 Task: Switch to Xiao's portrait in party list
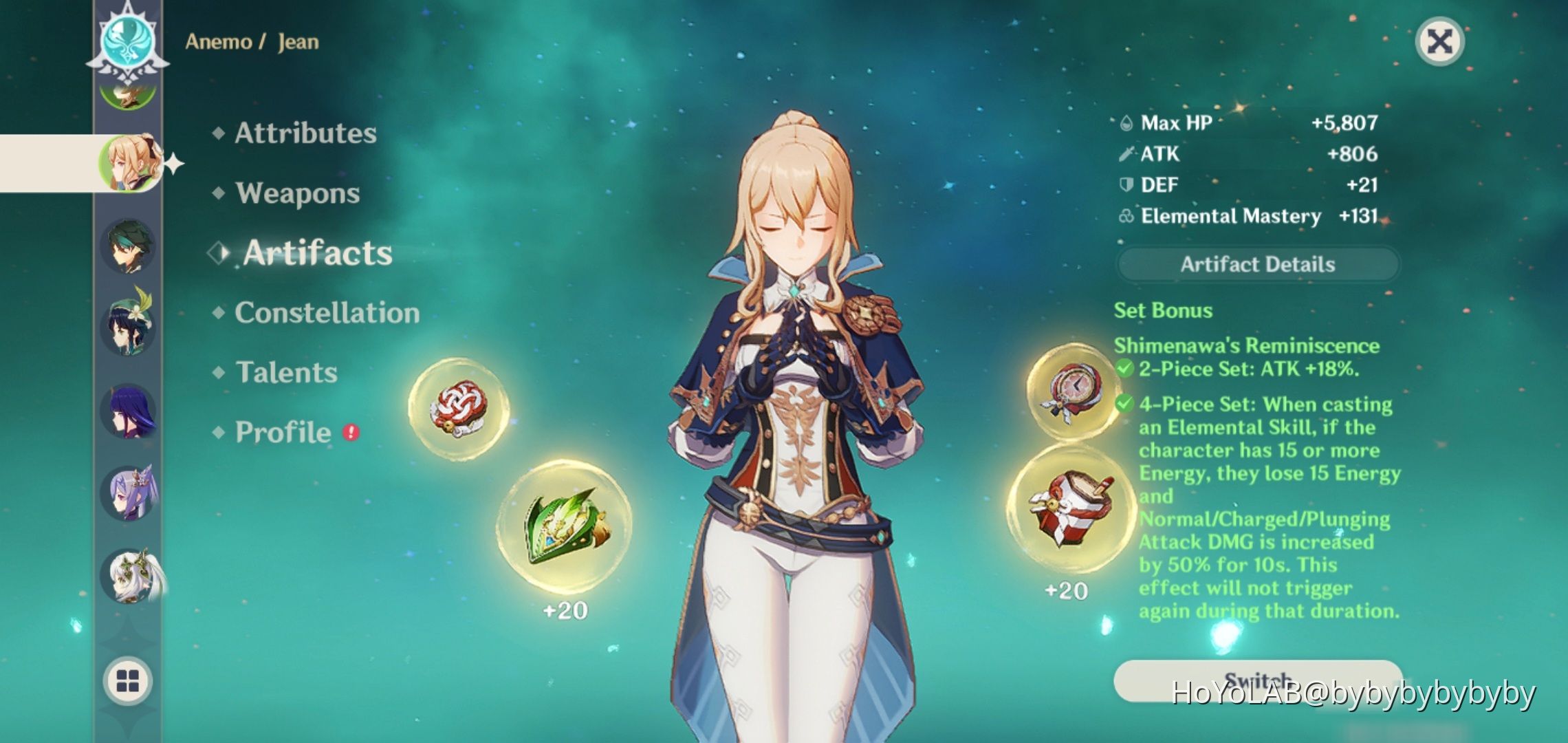[x=128, y=246]
